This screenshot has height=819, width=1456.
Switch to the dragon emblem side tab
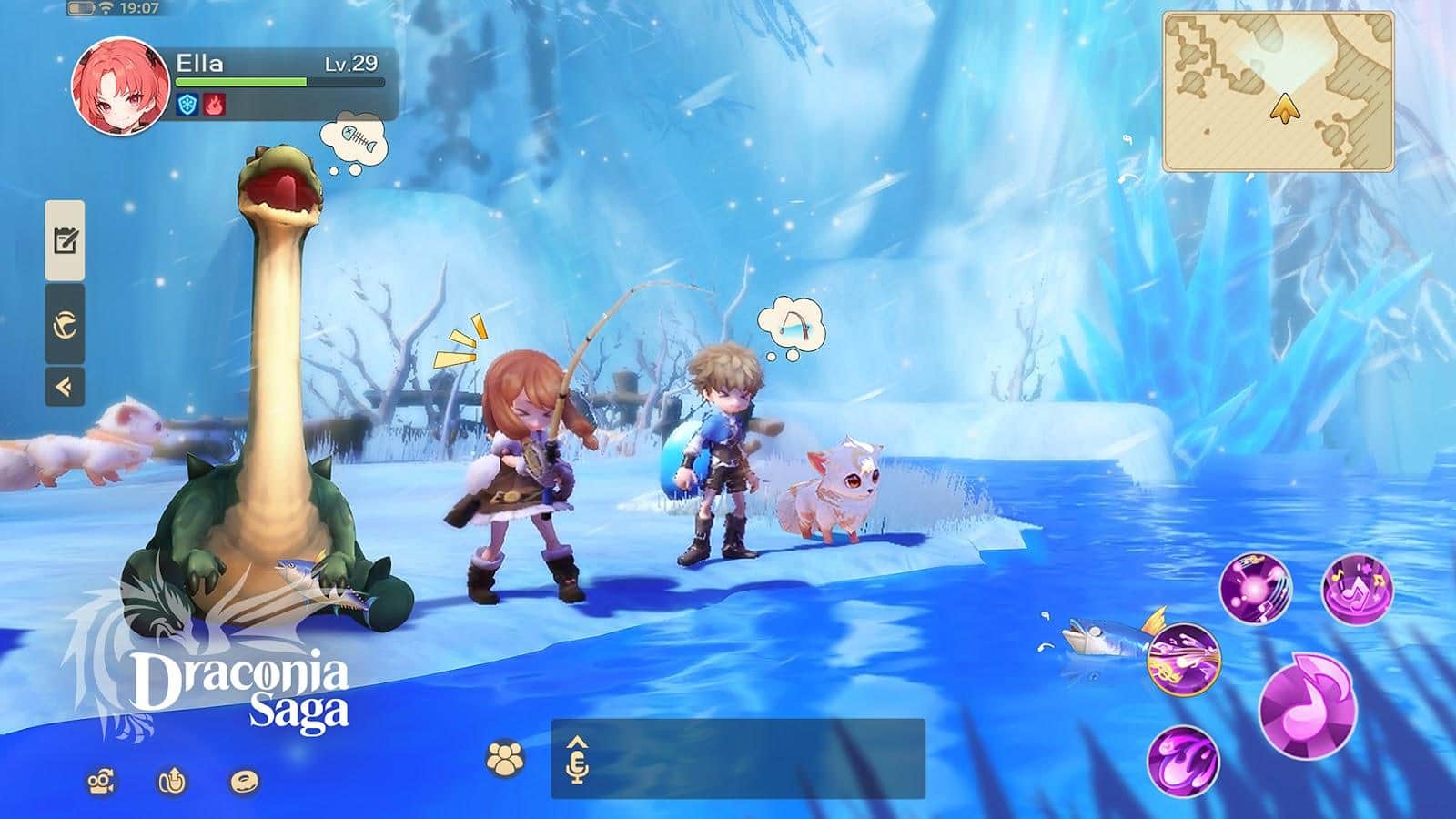pyautogui.click(x=66, y=325)
